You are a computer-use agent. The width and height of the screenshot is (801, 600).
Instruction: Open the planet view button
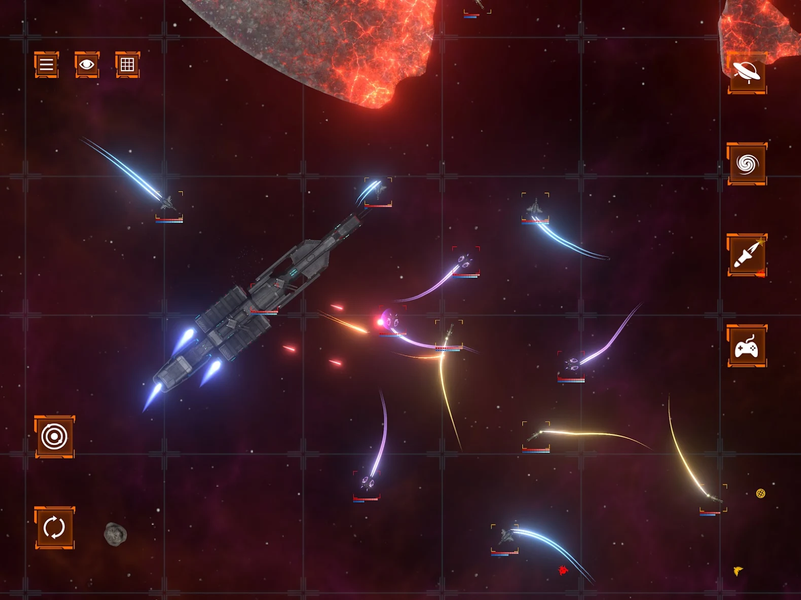746,72
